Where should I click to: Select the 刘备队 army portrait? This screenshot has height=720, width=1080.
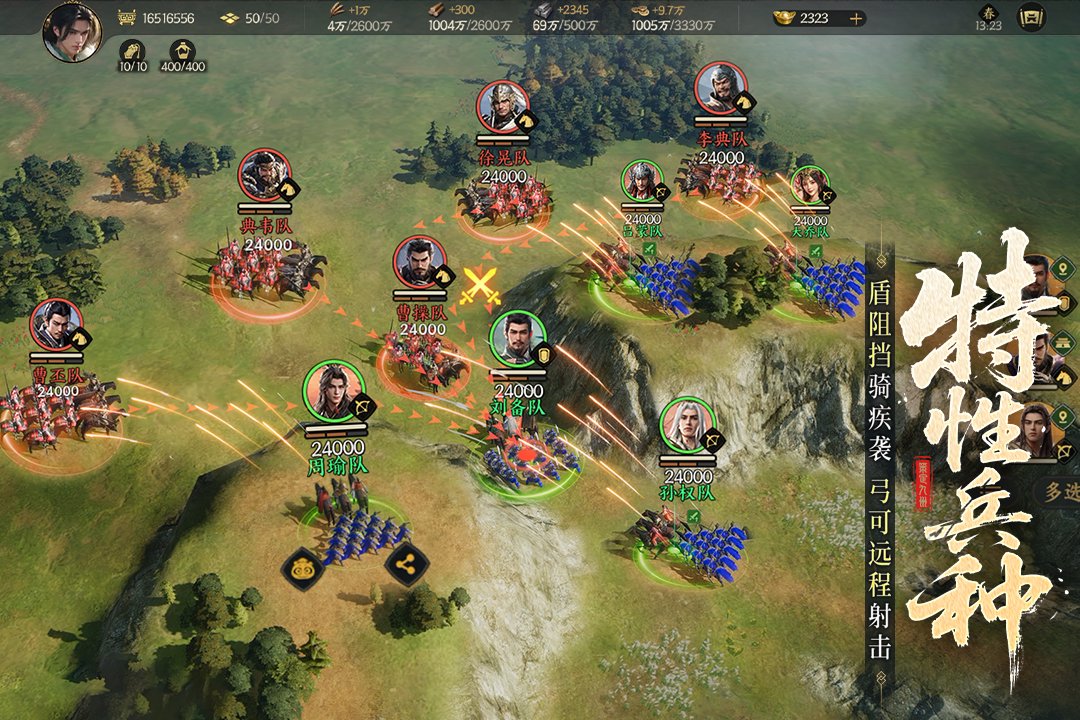(518, 338)
